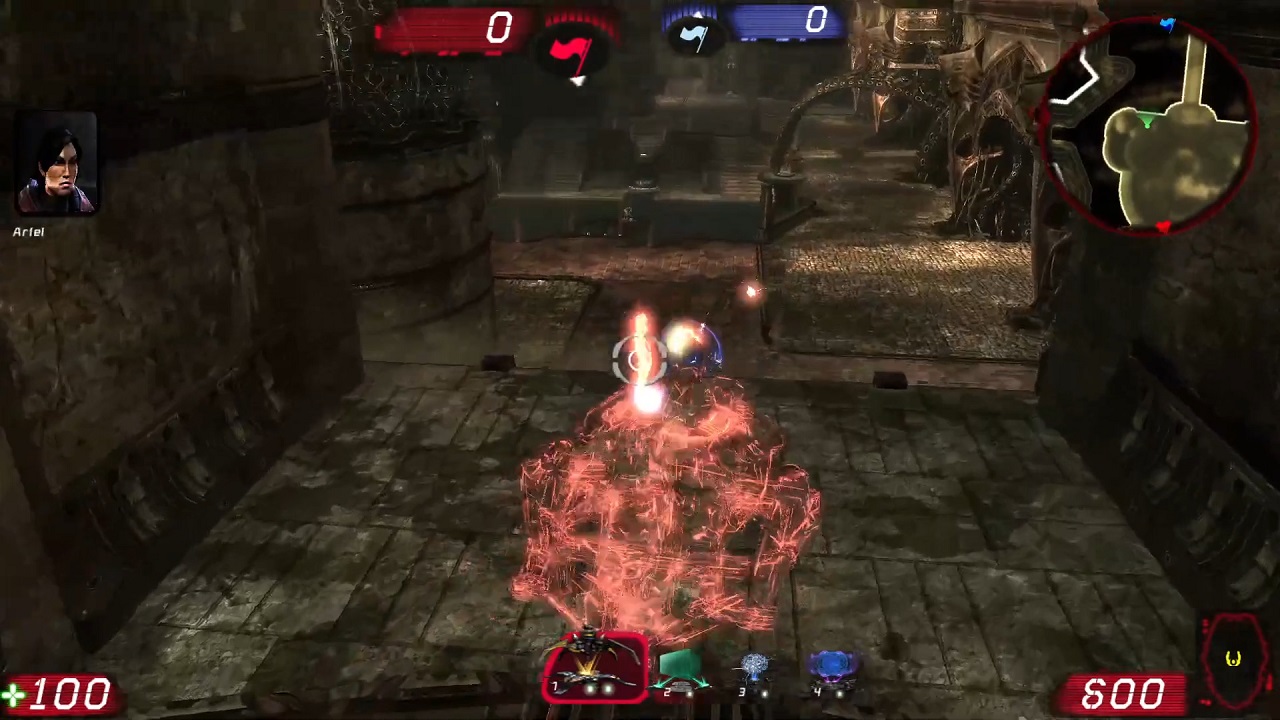Viewport: 1280px width, 720px height.
Task: Click the red-outlined emblem beside the ammo counter
Action: coord(1233,660)
